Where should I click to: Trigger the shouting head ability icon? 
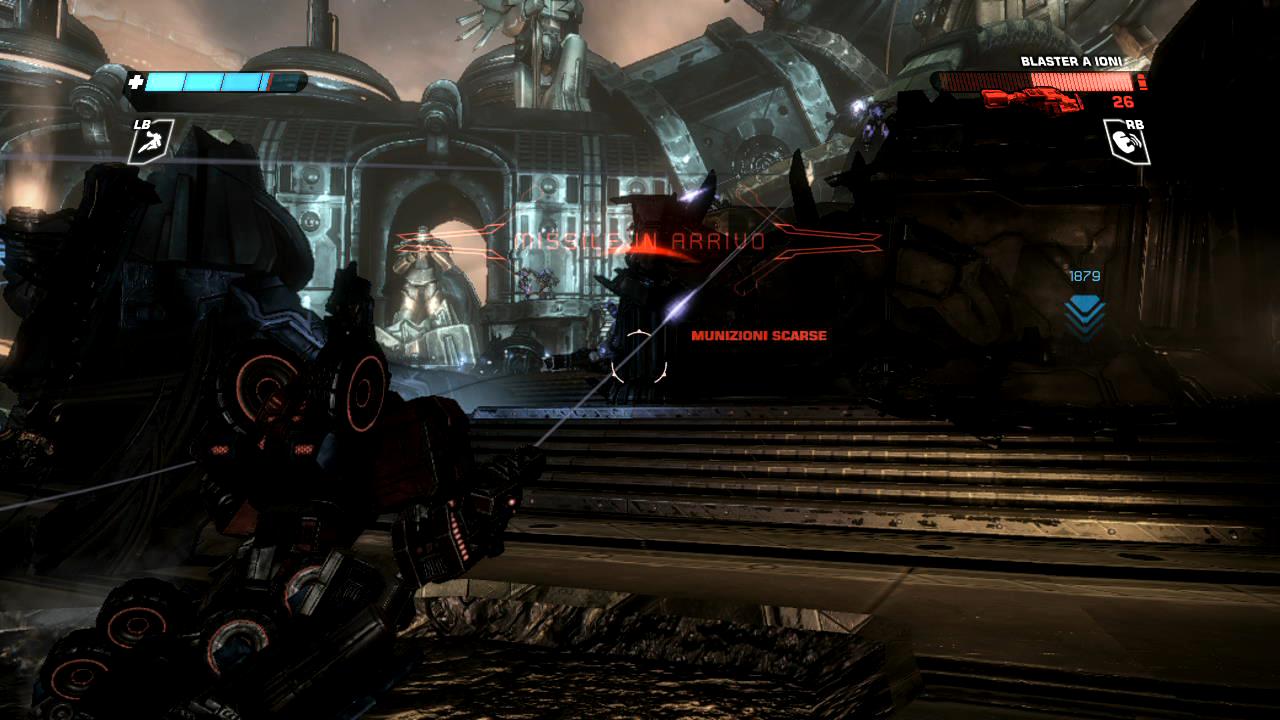click(x=1125, y=143)
